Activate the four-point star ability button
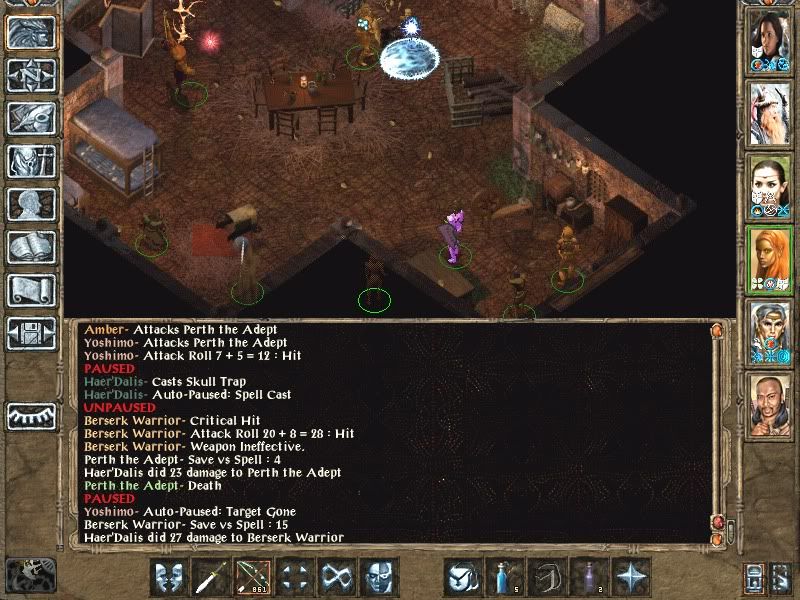 tap(630, 578)
